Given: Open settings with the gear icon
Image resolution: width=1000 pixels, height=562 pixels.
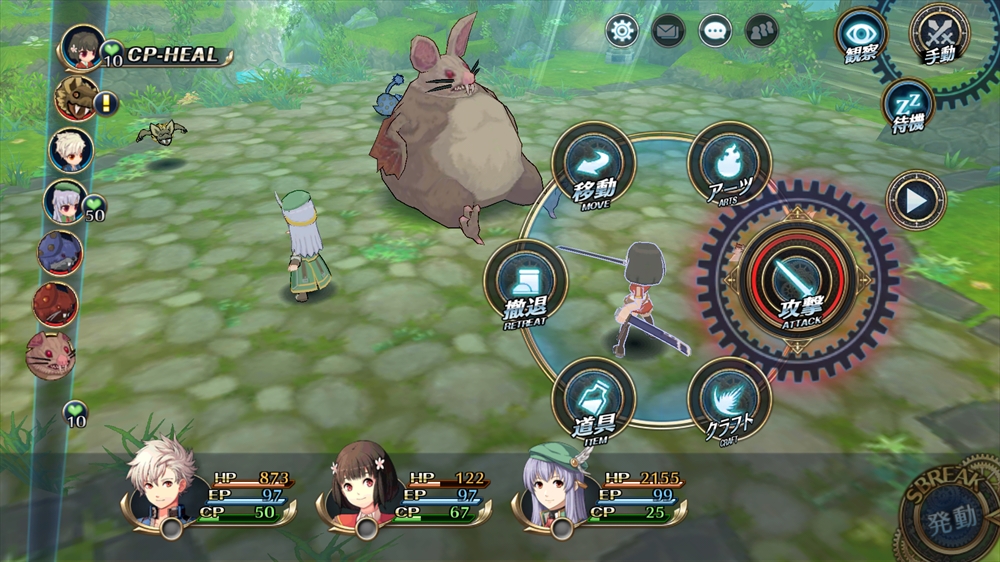Looking at the screenshot, I should 622,31.
